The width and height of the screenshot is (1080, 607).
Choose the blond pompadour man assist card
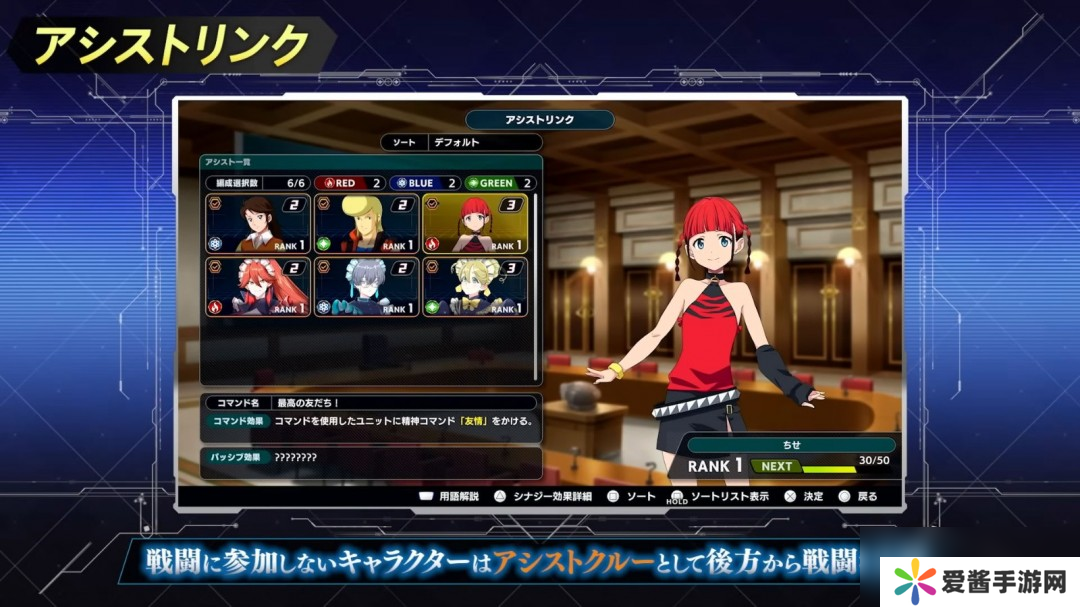[366, 223]
